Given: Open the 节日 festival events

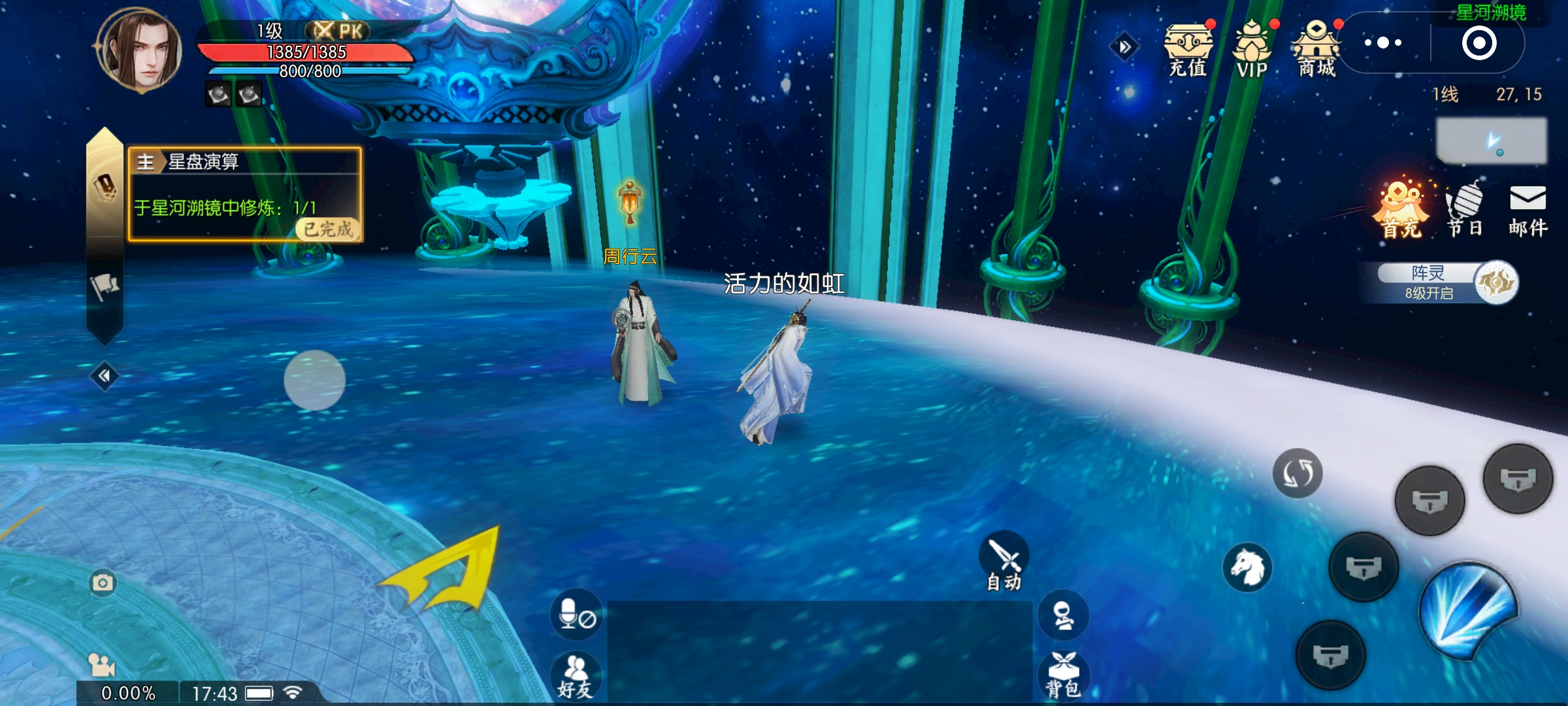Looking at the screenshot, I should 1464,209.
